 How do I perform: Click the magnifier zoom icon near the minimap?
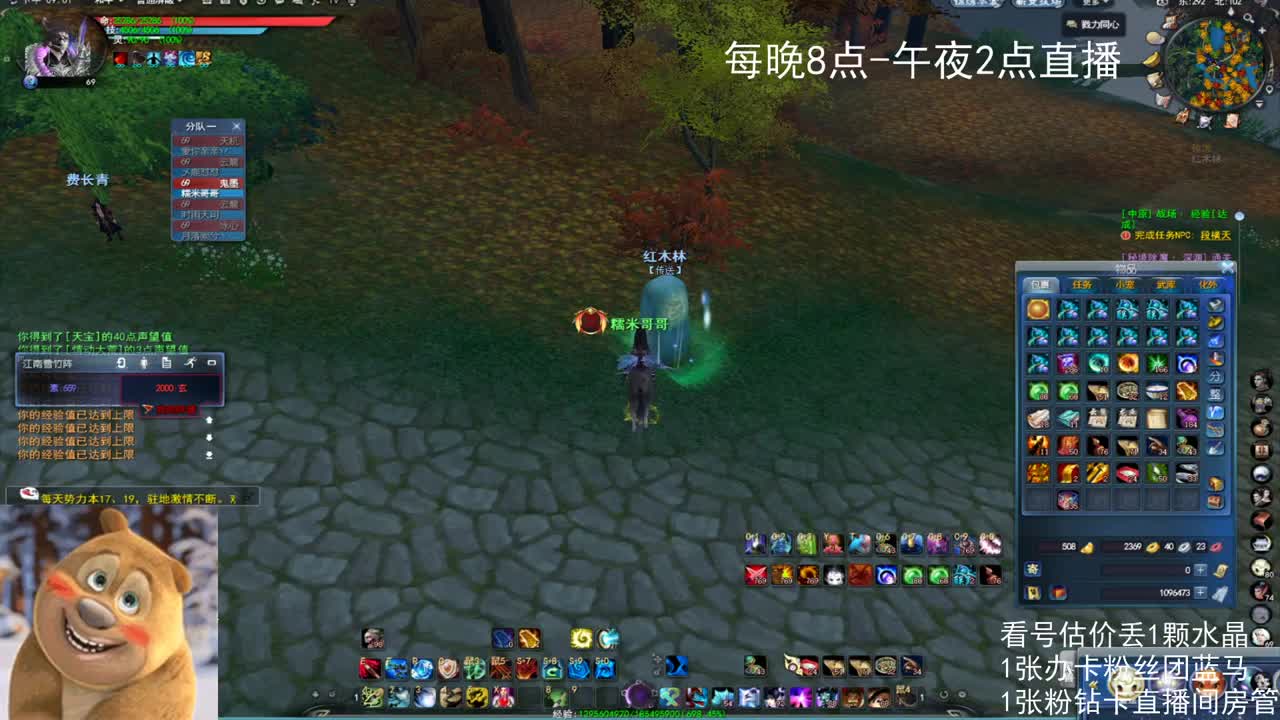[x=1248, y=18]
